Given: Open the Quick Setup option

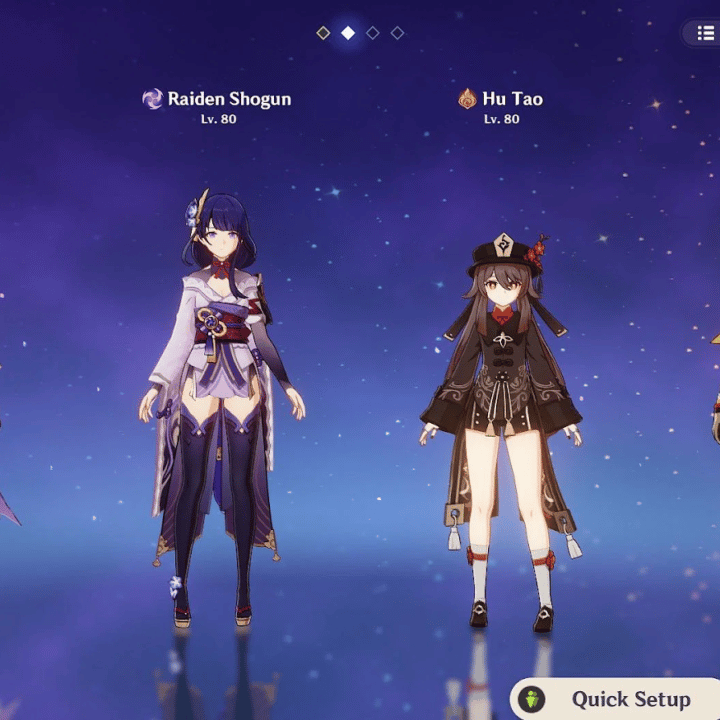Looking at the screenshot, I should [615, 699].
